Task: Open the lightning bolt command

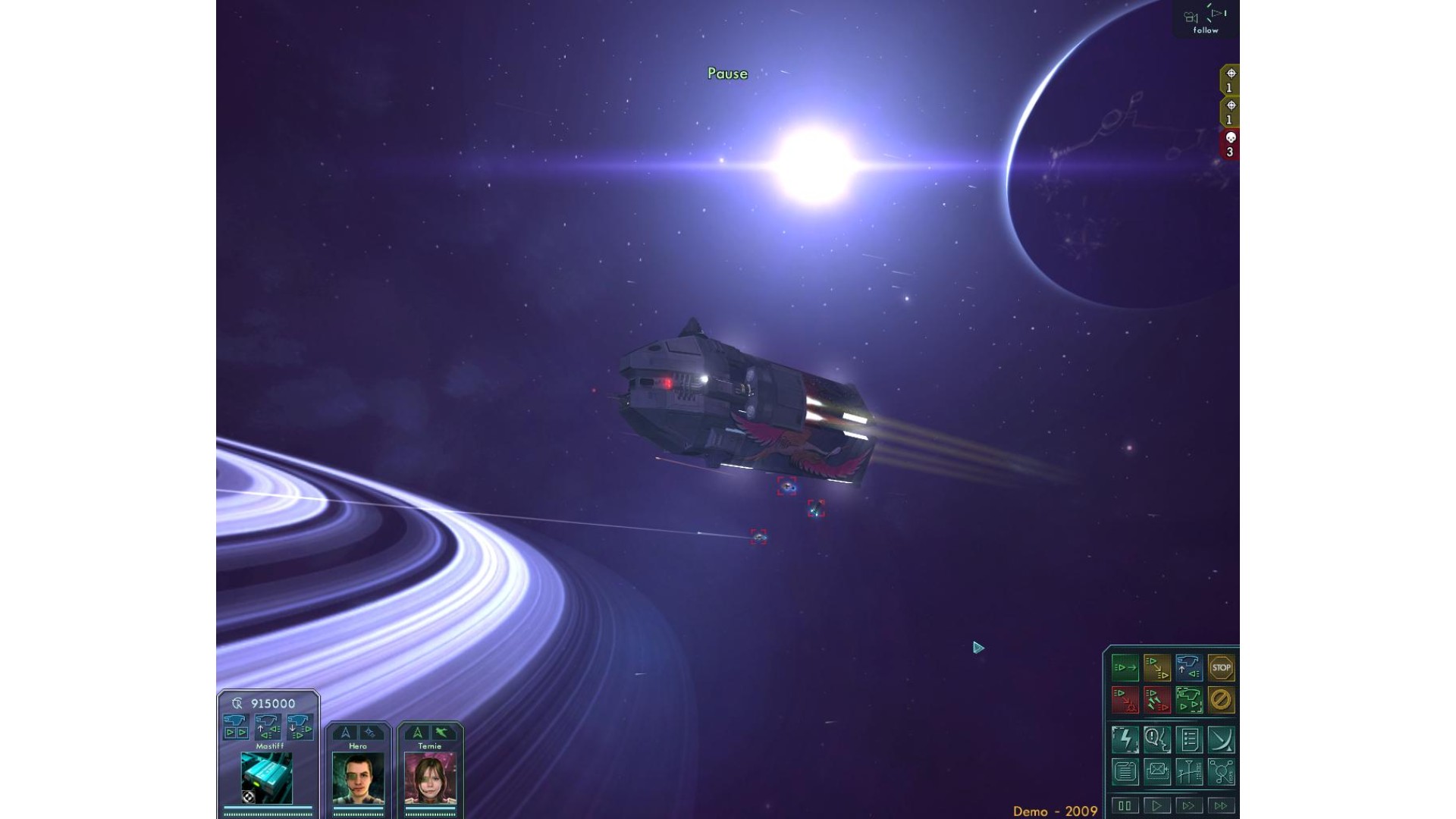Action: point(1125,739)
